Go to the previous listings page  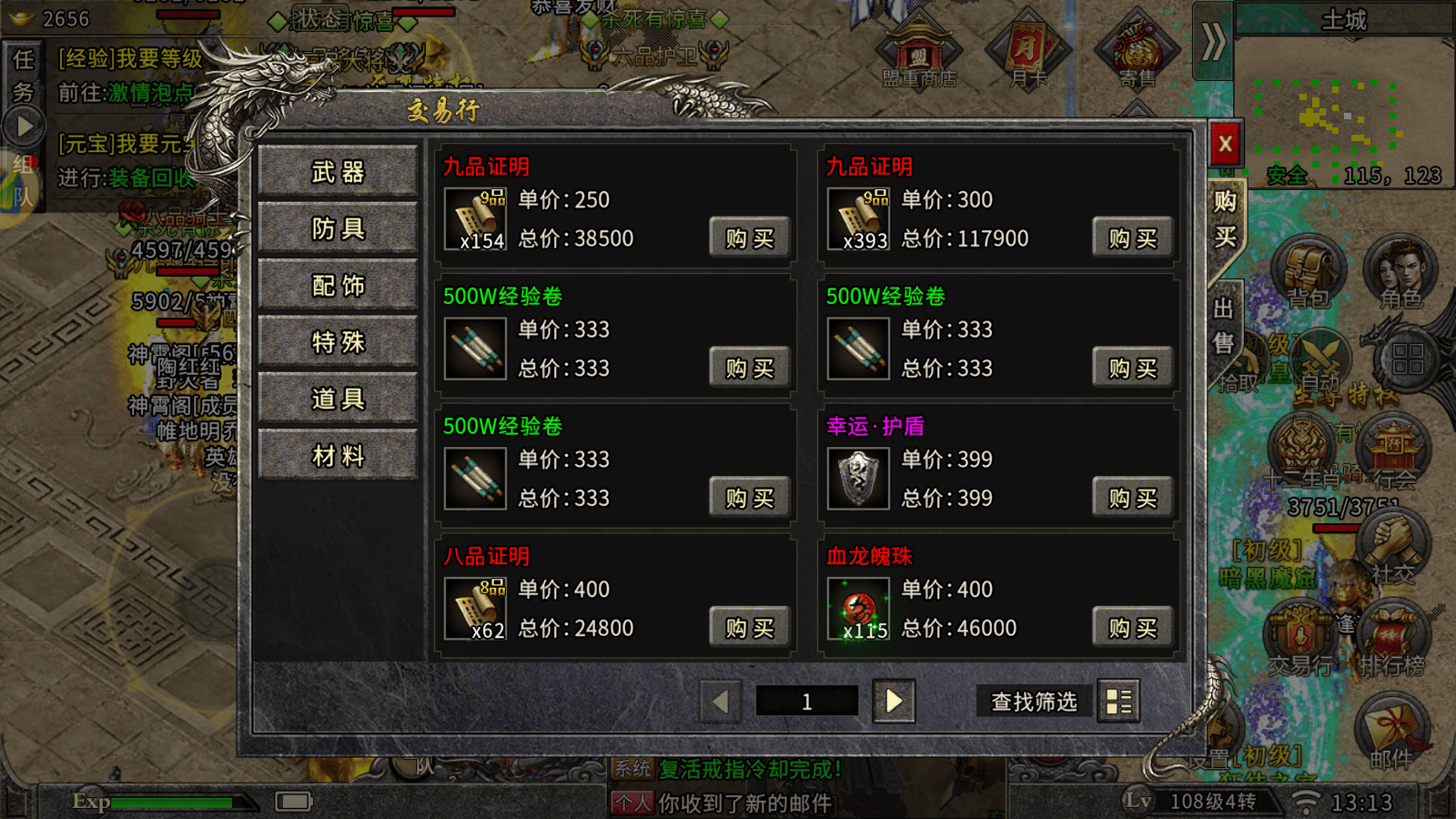(721, 701)
